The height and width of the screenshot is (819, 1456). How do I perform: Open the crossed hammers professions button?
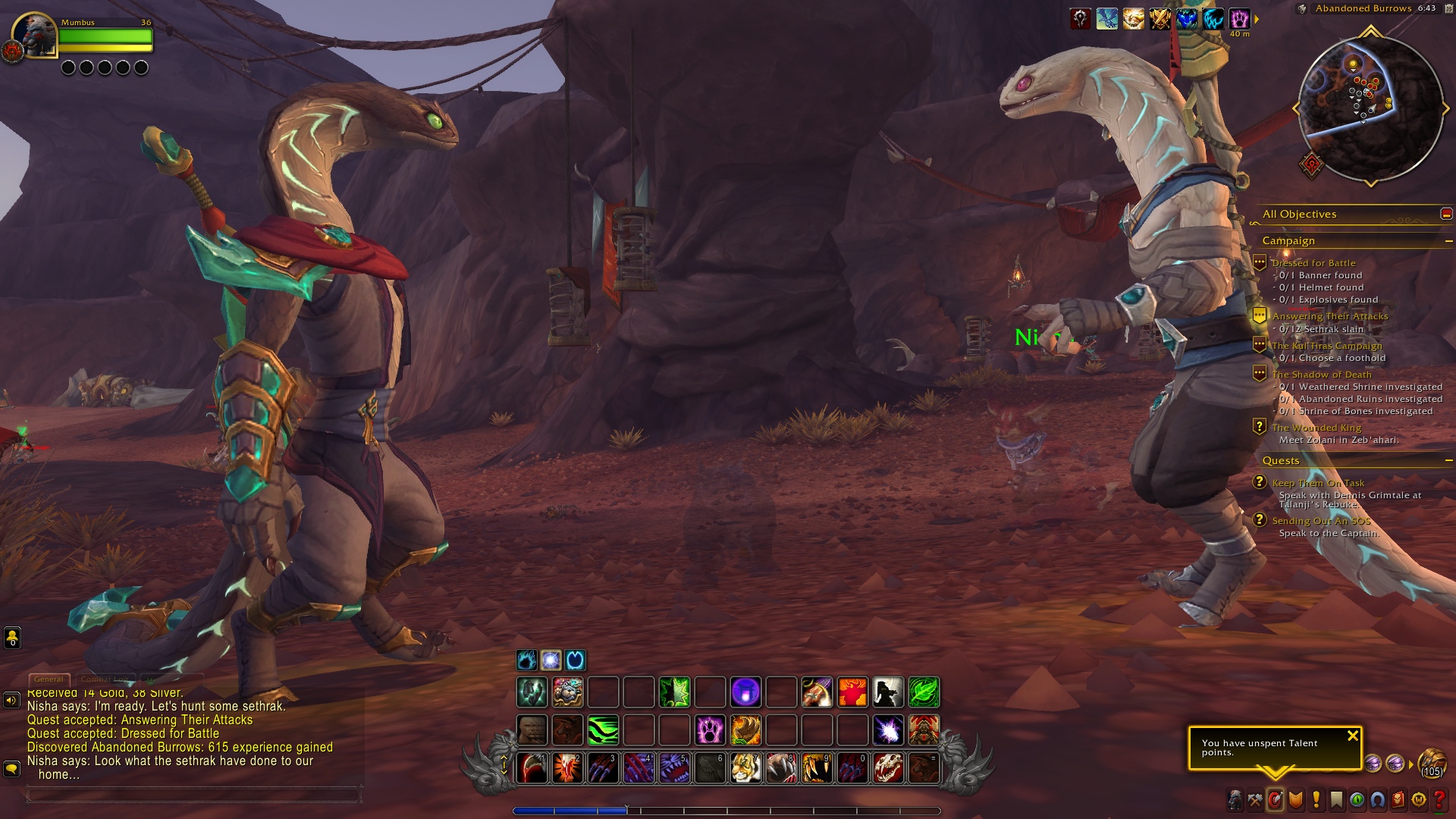(x=1256, y=800)
